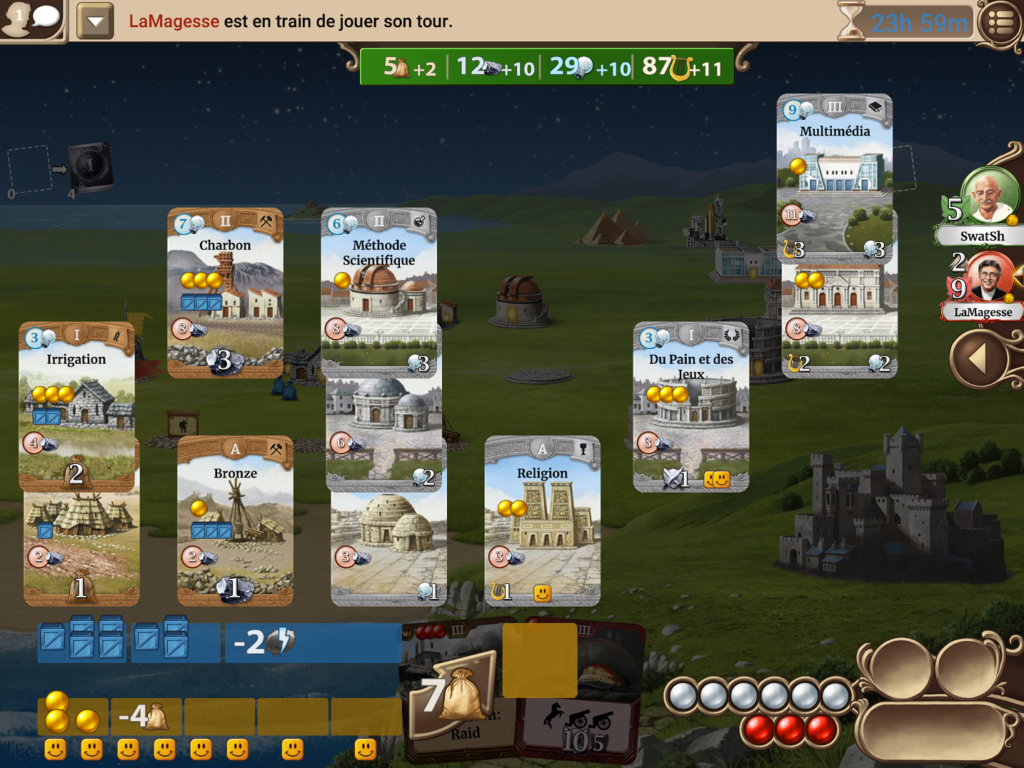This screenshot has width=1024, height=768.
Task: Select the Du Pain et des Jeux card
Action: click(690, 406)
